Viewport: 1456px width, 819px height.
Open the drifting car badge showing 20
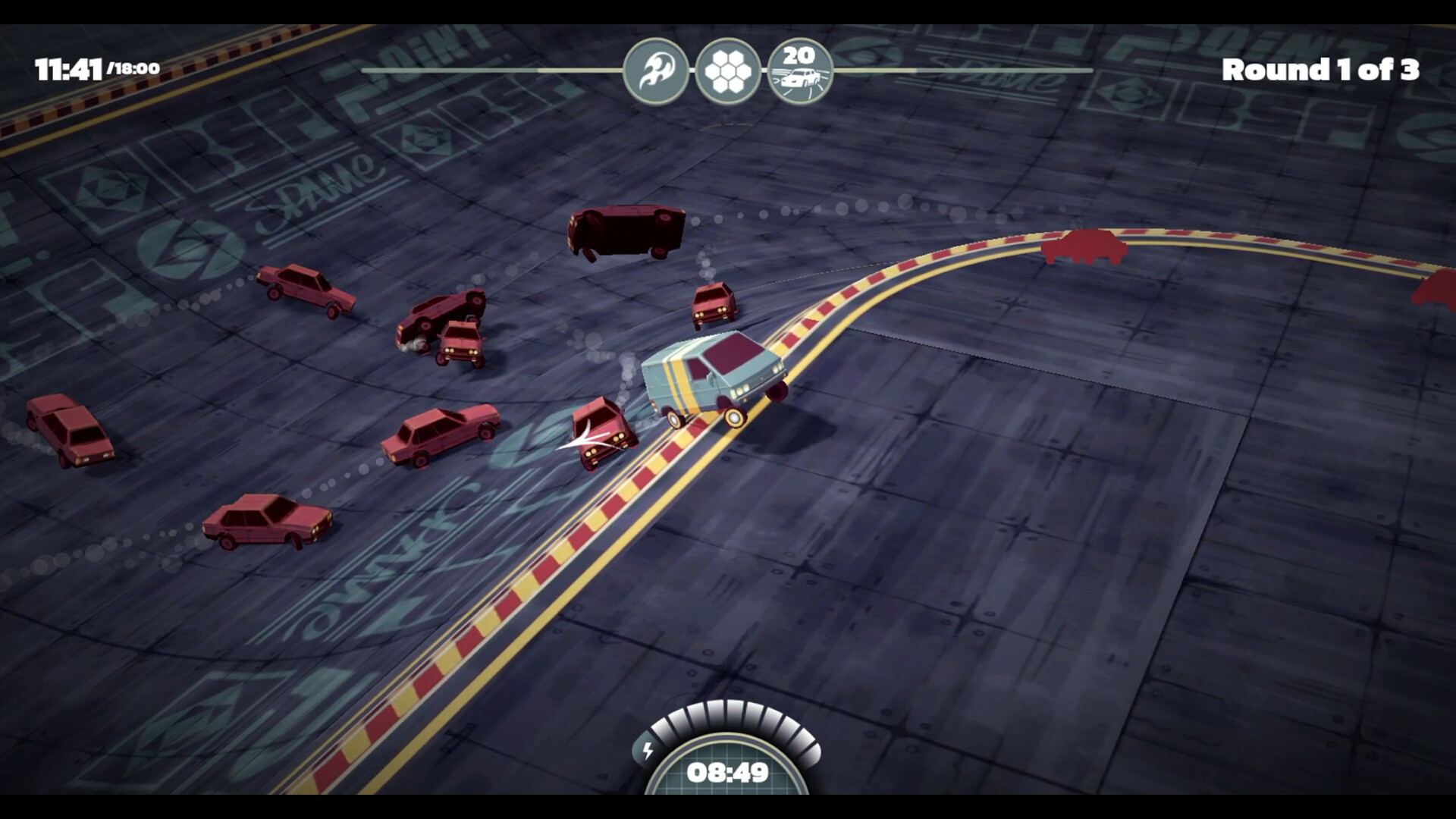click(x=799, y=68)
